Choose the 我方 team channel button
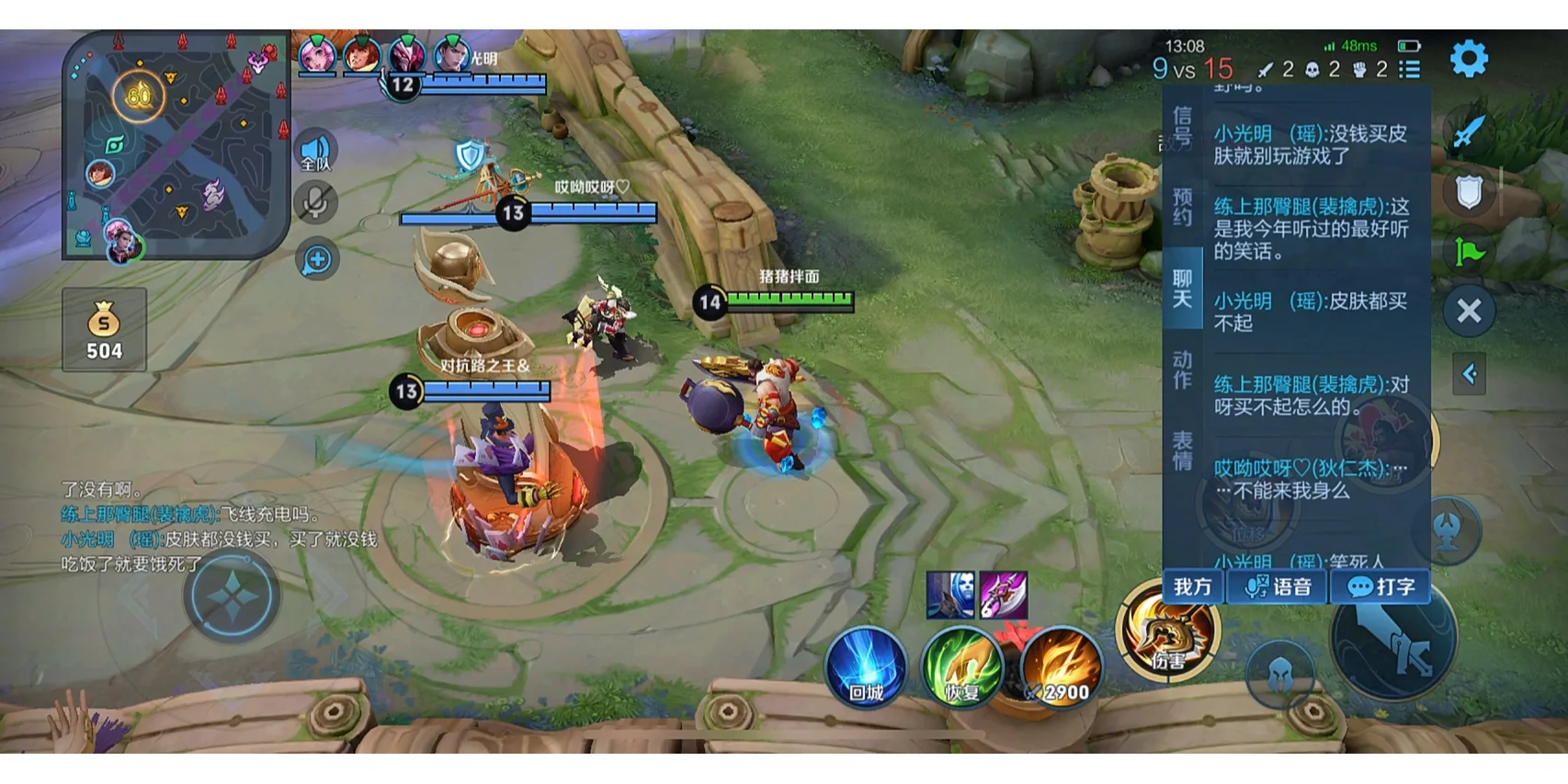 click(x=1193, y=586)
